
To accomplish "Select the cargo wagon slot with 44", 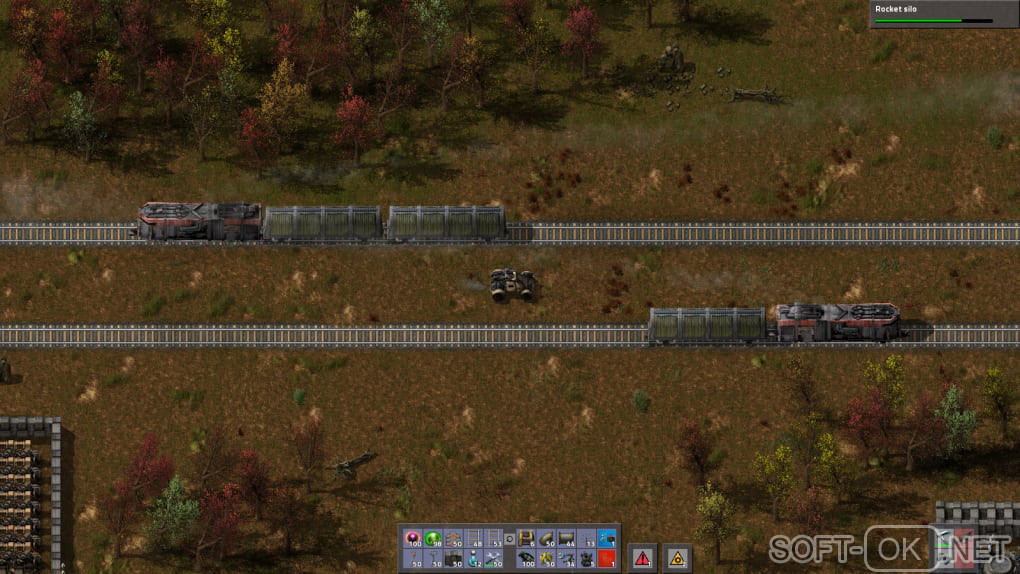I will click(x=565, y=538).
